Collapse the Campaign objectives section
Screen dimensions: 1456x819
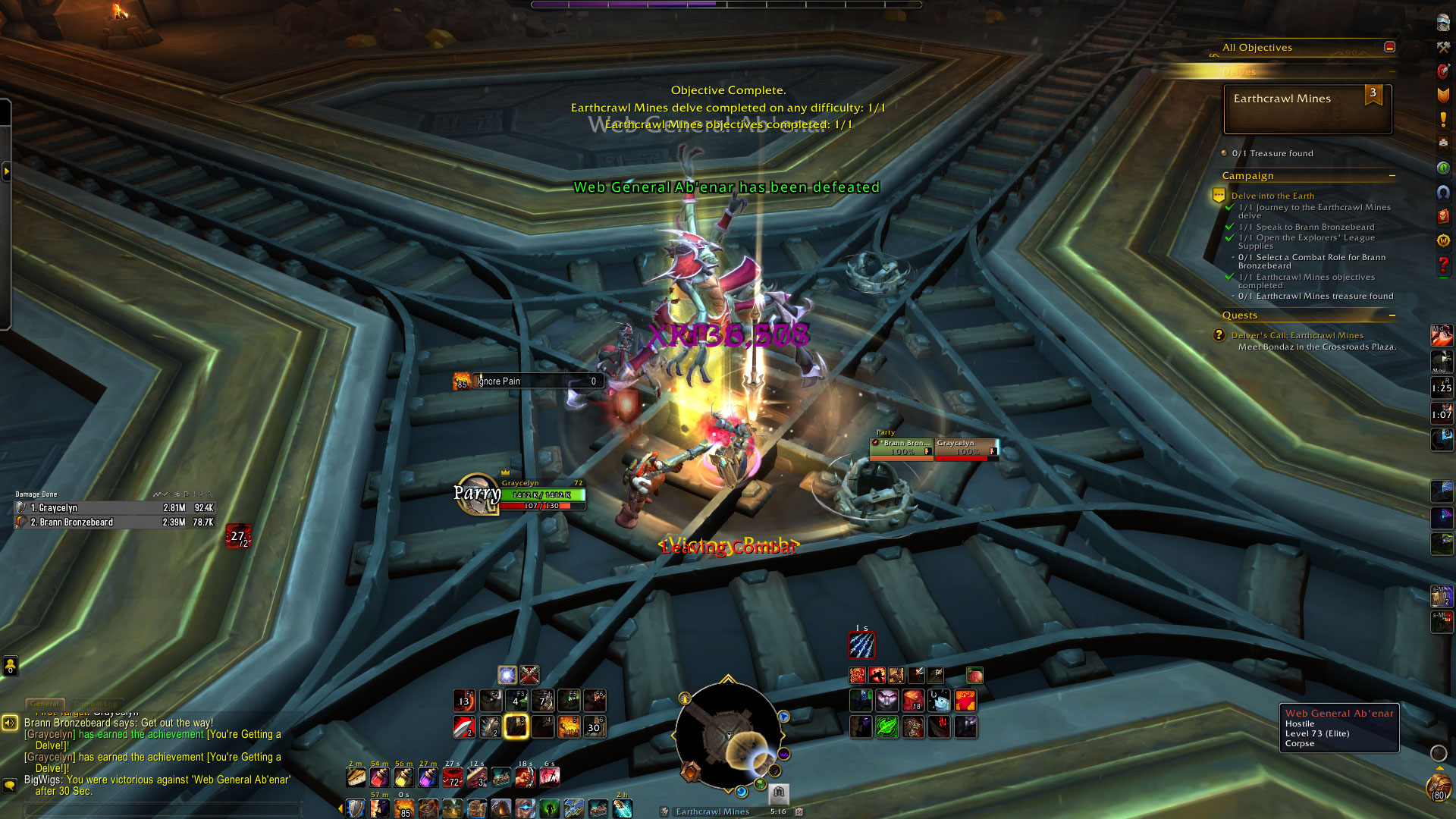[x=1392, y=176]
